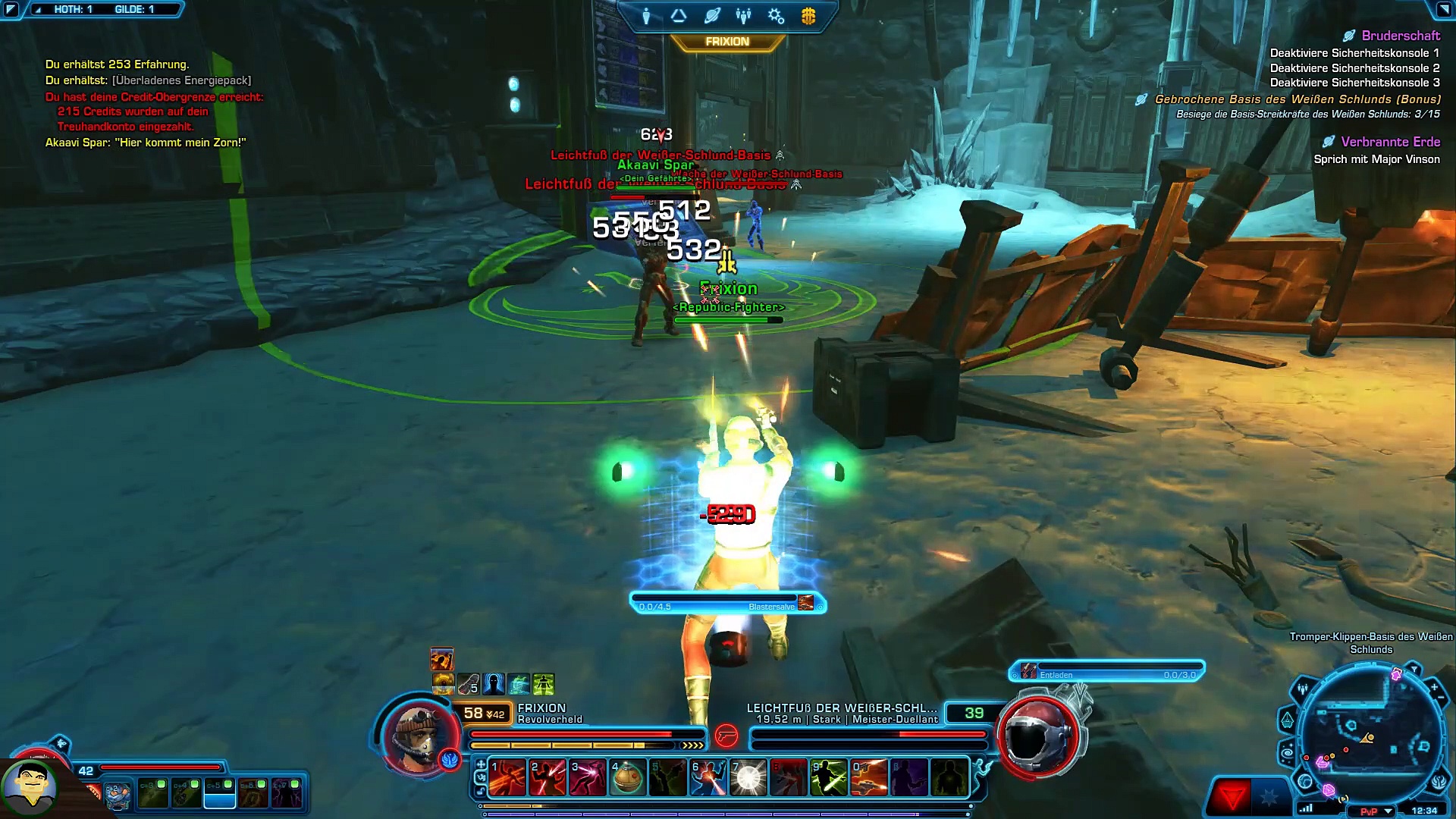
Task: Activate the green beam ability in slot 9
Action: coord(829,778)
